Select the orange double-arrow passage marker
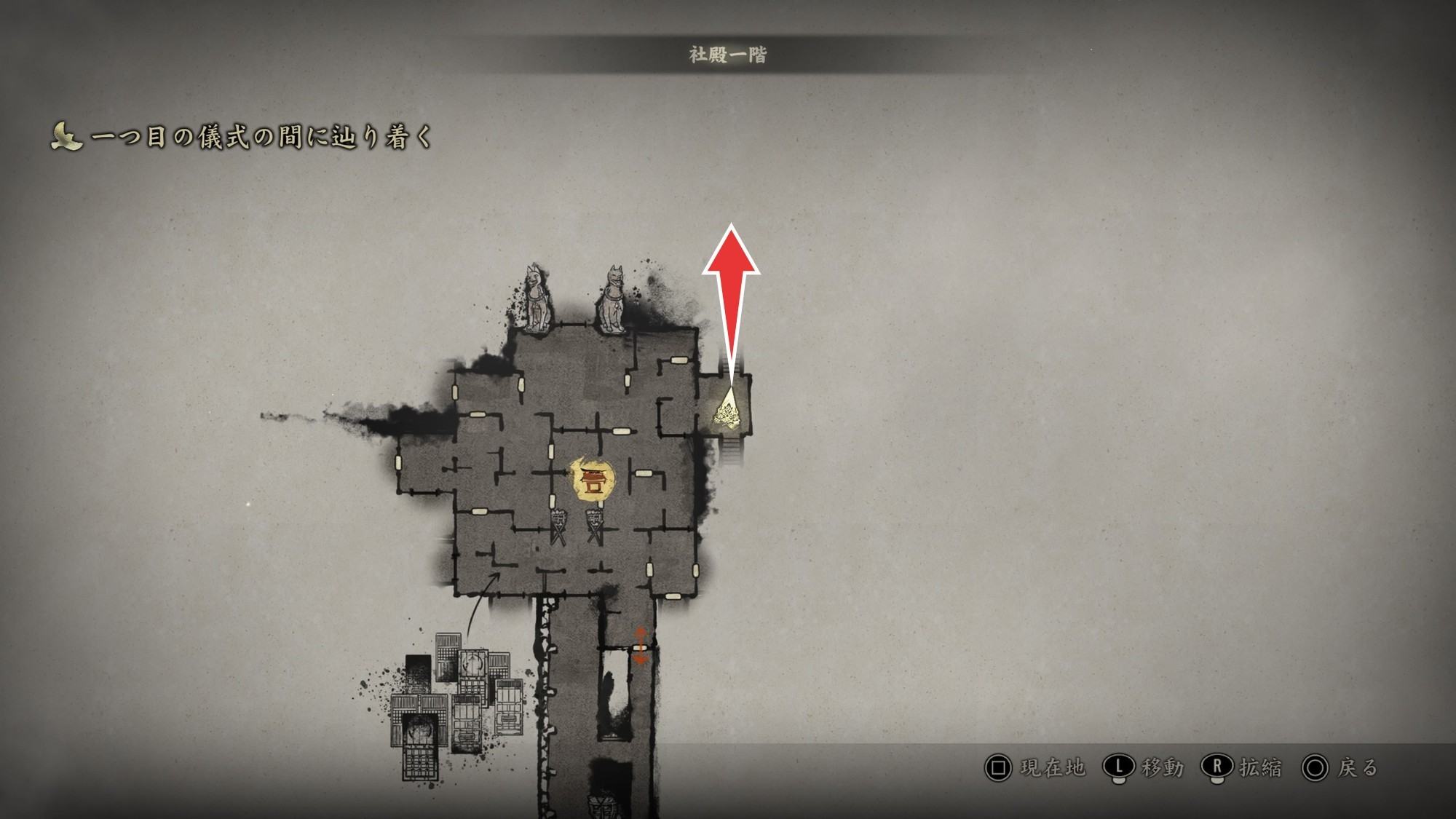Screen dimensions: 1456x819 640,645
